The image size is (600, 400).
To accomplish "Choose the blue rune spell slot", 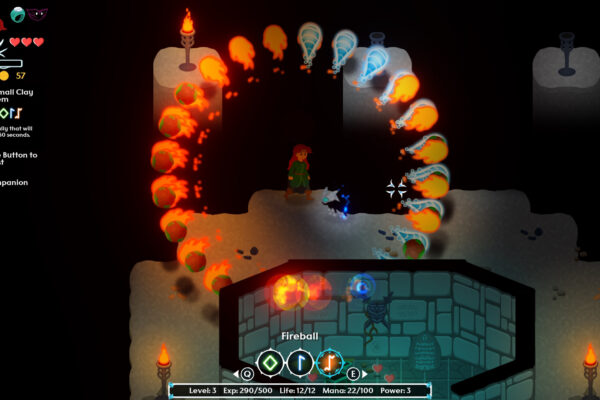I will [x=300, y=362].
